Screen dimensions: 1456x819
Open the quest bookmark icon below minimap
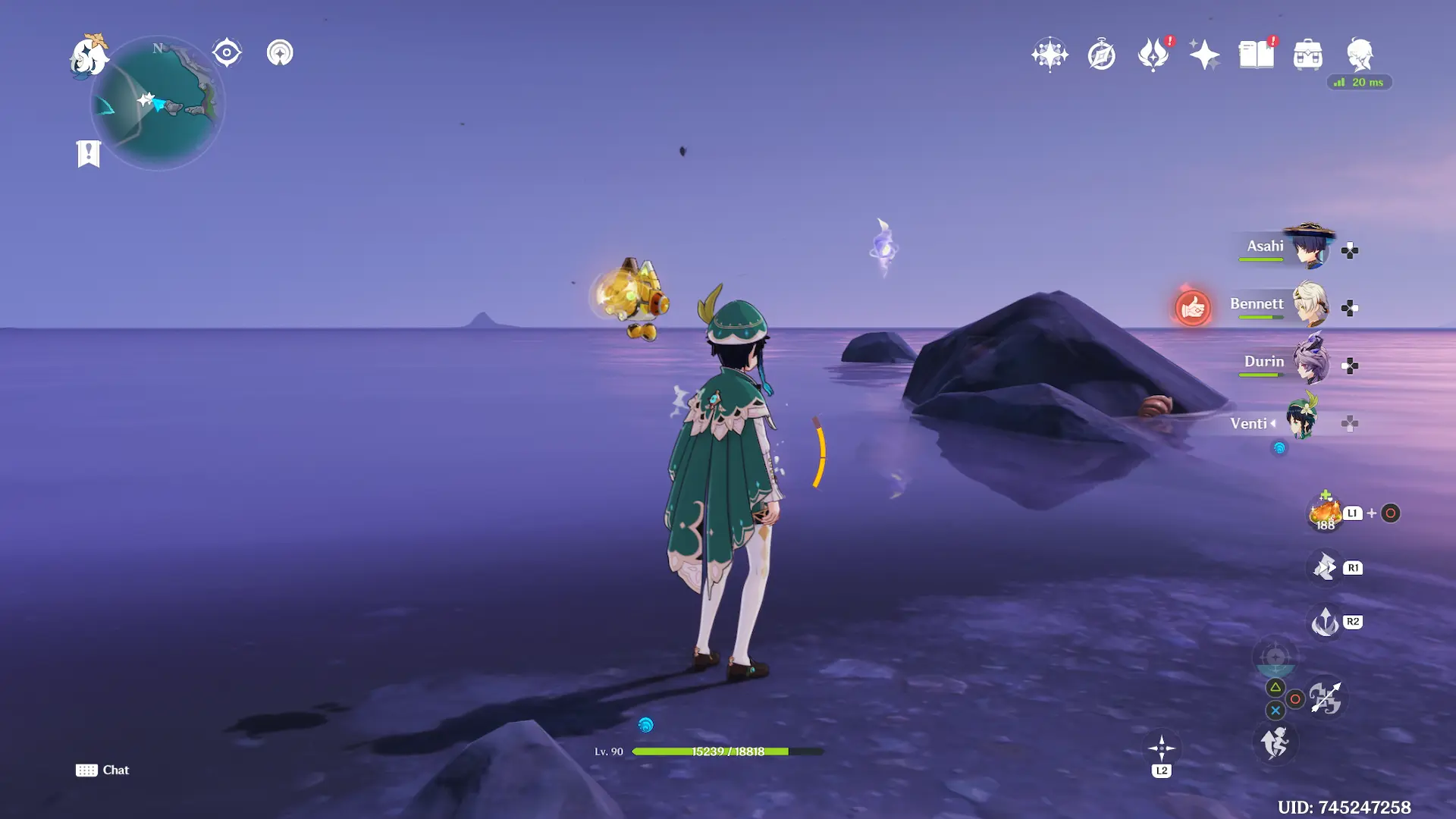tap(89, 153)
